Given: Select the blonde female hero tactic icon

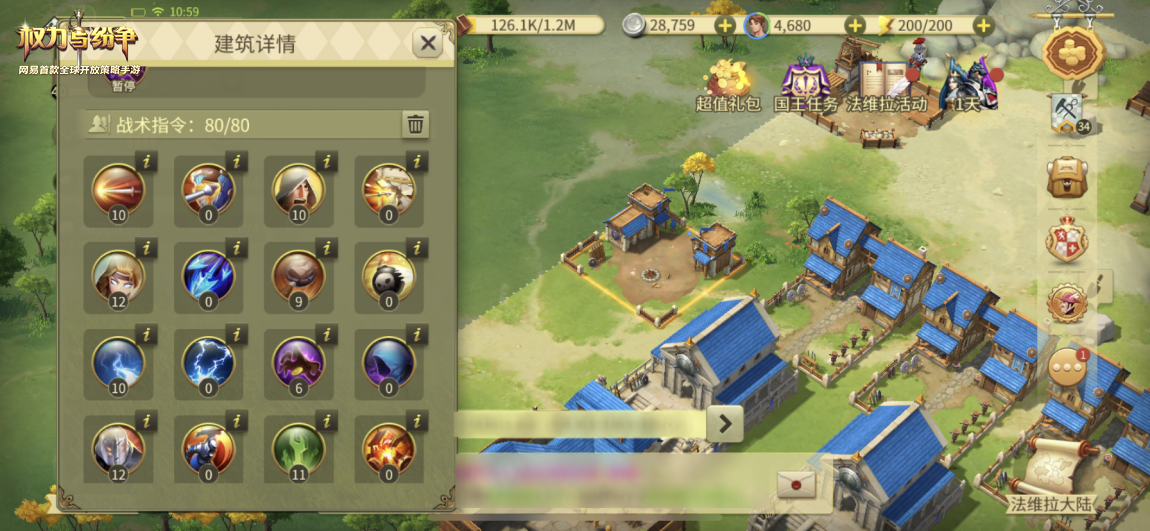Looking at the screenshot, I should [x=118, y=276].
